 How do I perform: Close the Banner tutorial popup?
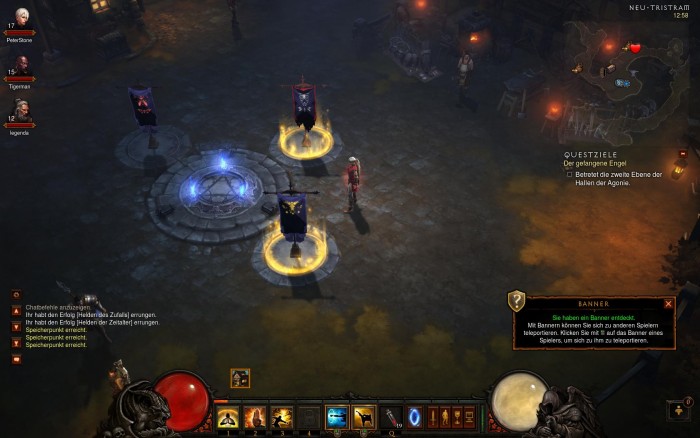tap(668, 303)
